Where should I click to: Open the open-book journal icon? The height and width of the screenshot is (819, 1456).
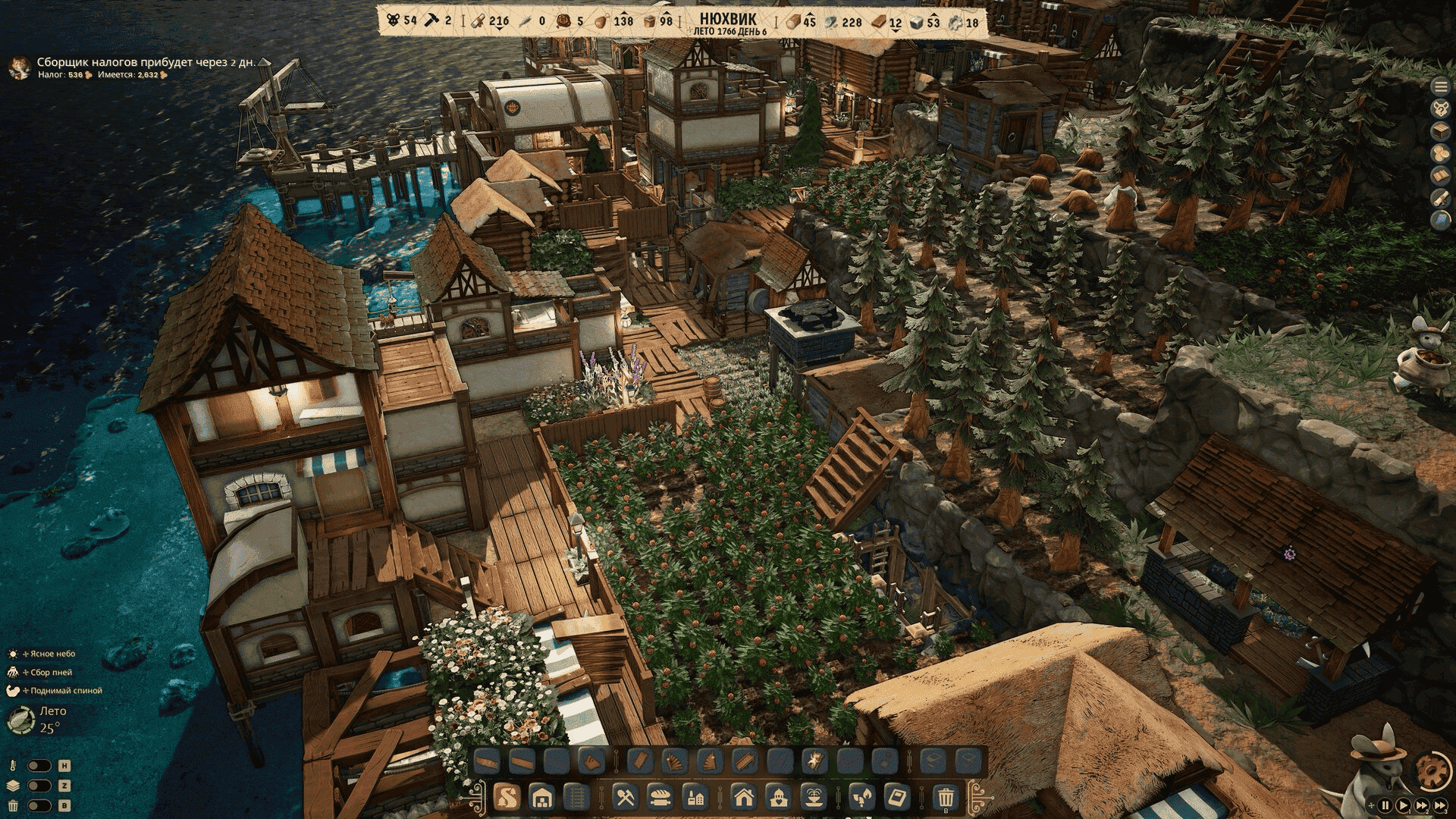pyautogui.click(x=1440, y=175)
